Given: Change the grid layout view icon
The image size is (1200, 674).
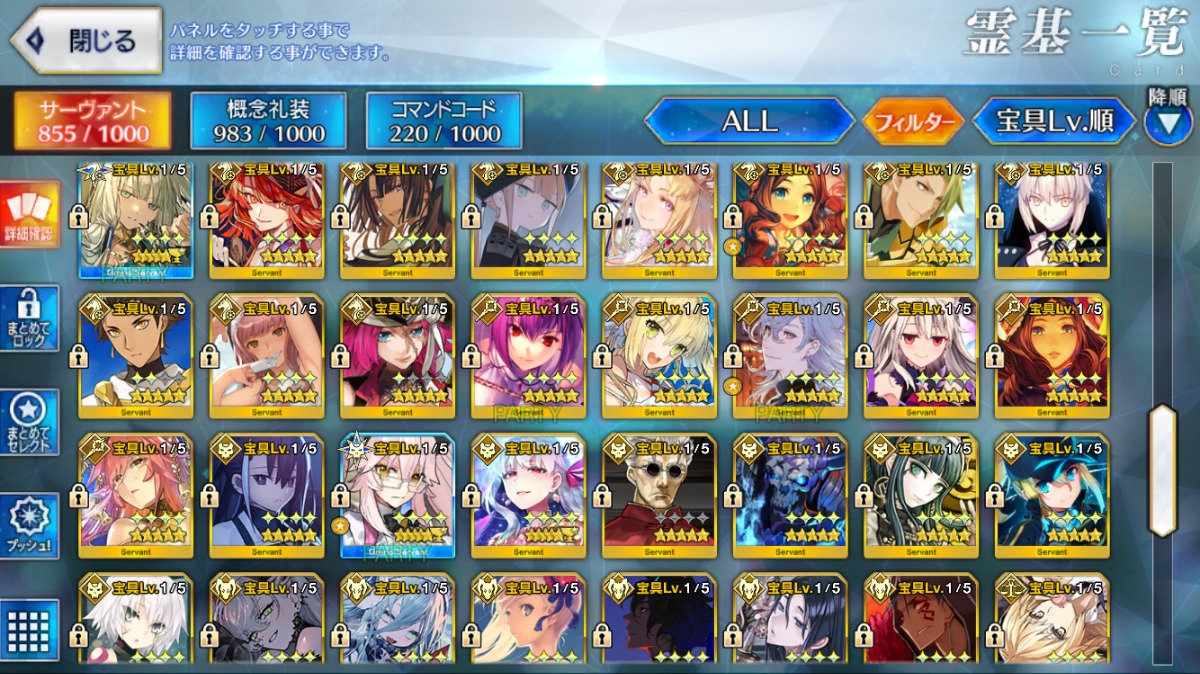Looking at the screenshot, I should (x=30, y=629).
